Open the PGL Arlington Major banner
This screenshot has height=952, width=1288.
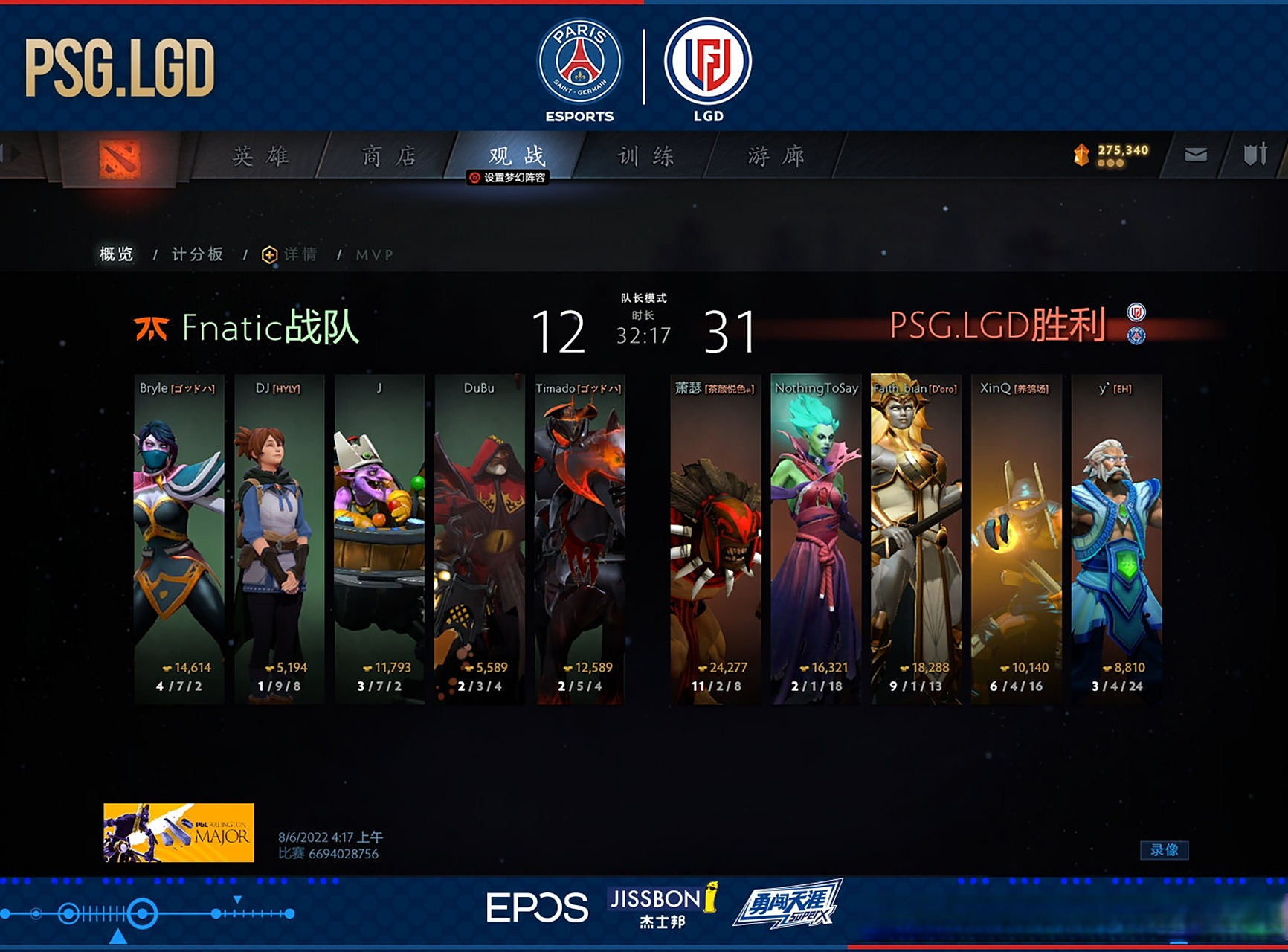pyautogui.click(x=178, y=832)
